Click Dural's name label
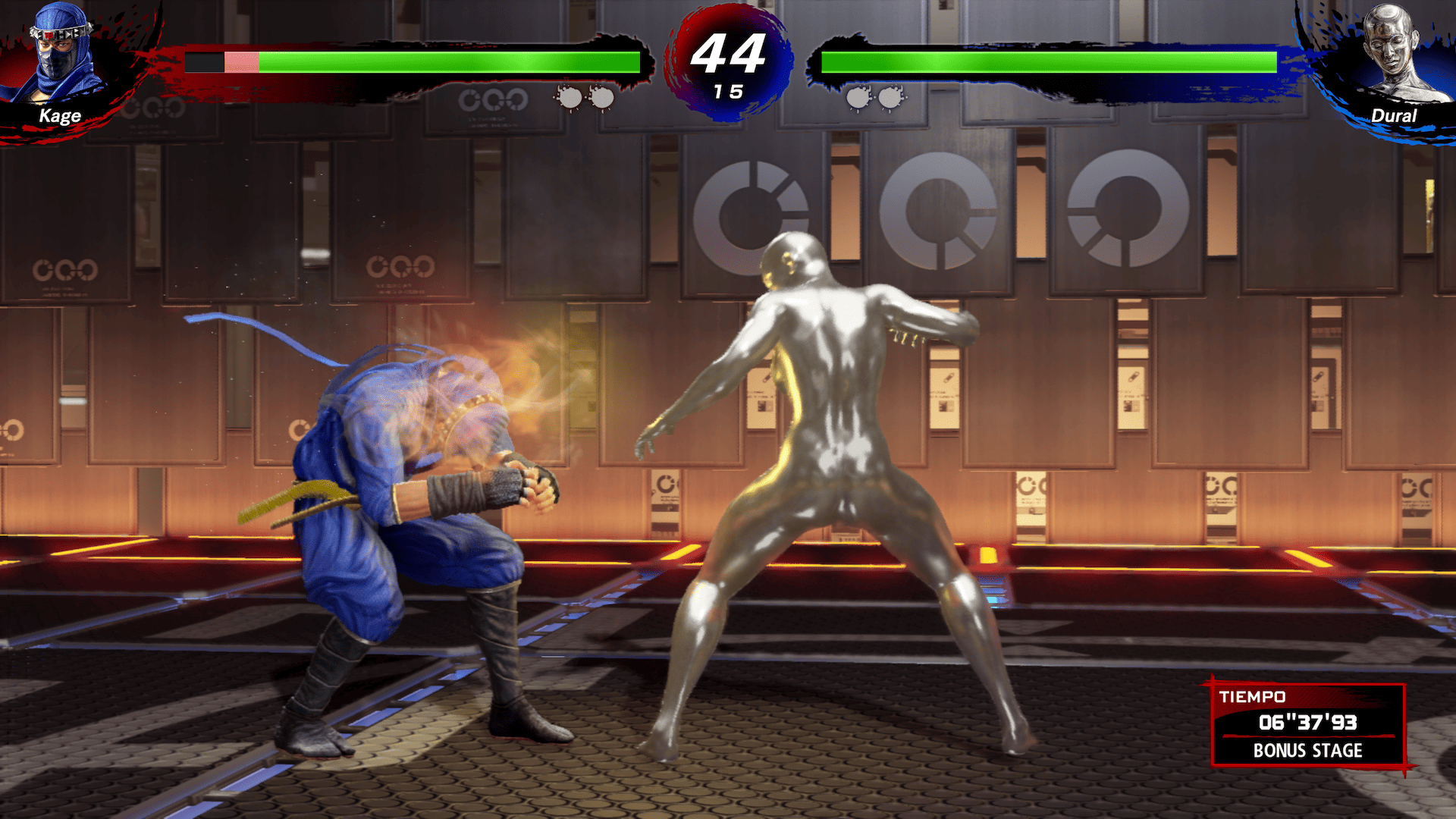1456x819 pixels. coord(1394,115)
